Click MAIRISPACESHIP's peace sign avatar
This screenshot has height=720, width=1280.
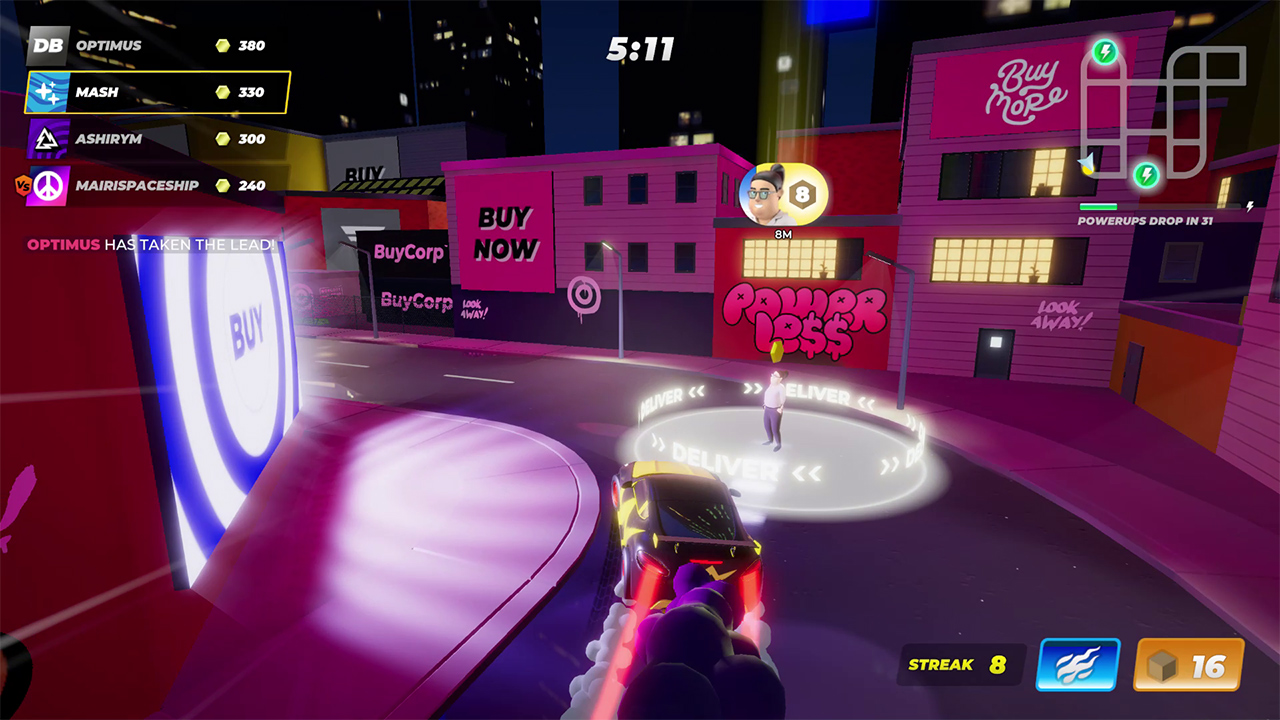(x=47, y=186)
